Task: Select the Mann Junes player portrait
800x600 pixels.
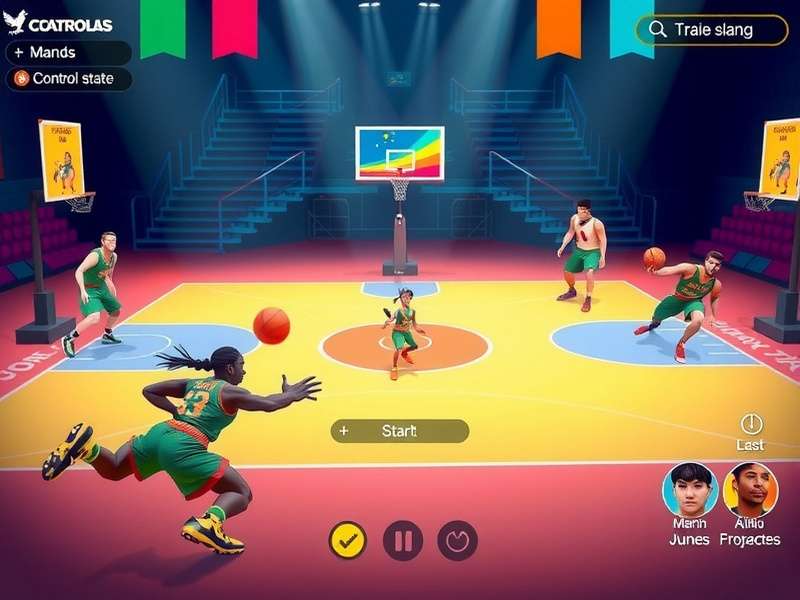Action: click(x=689, y=489)
